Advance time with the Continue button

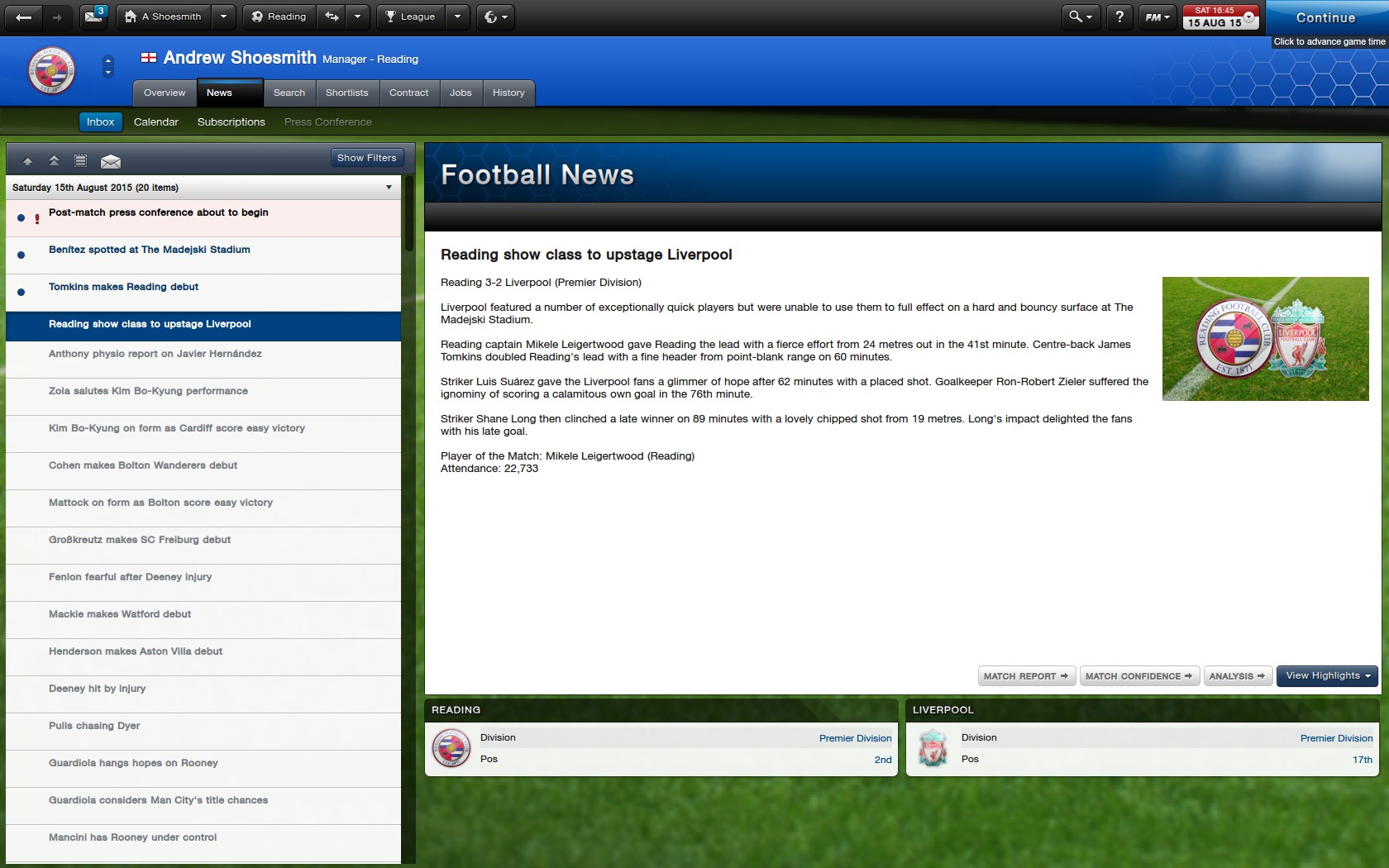(x=1325, y=17)
